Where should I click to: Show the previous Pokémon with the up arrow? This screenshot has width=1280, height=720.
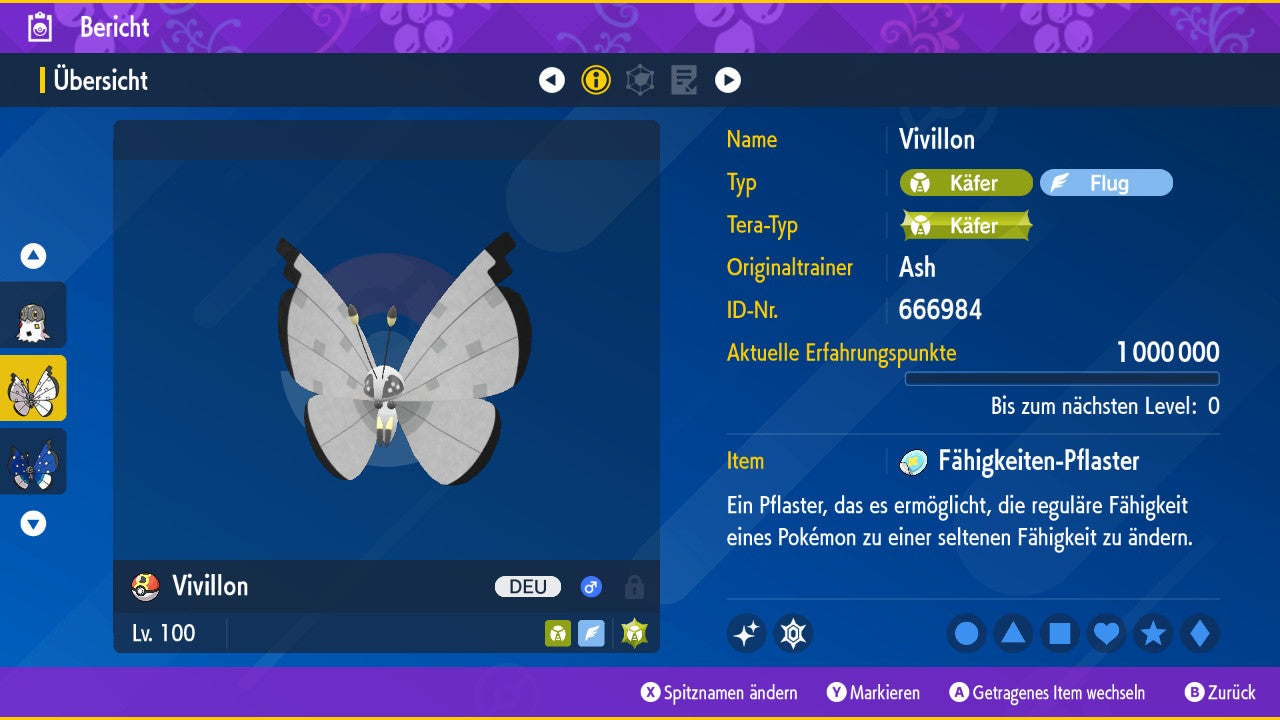(x=33, y=256)
